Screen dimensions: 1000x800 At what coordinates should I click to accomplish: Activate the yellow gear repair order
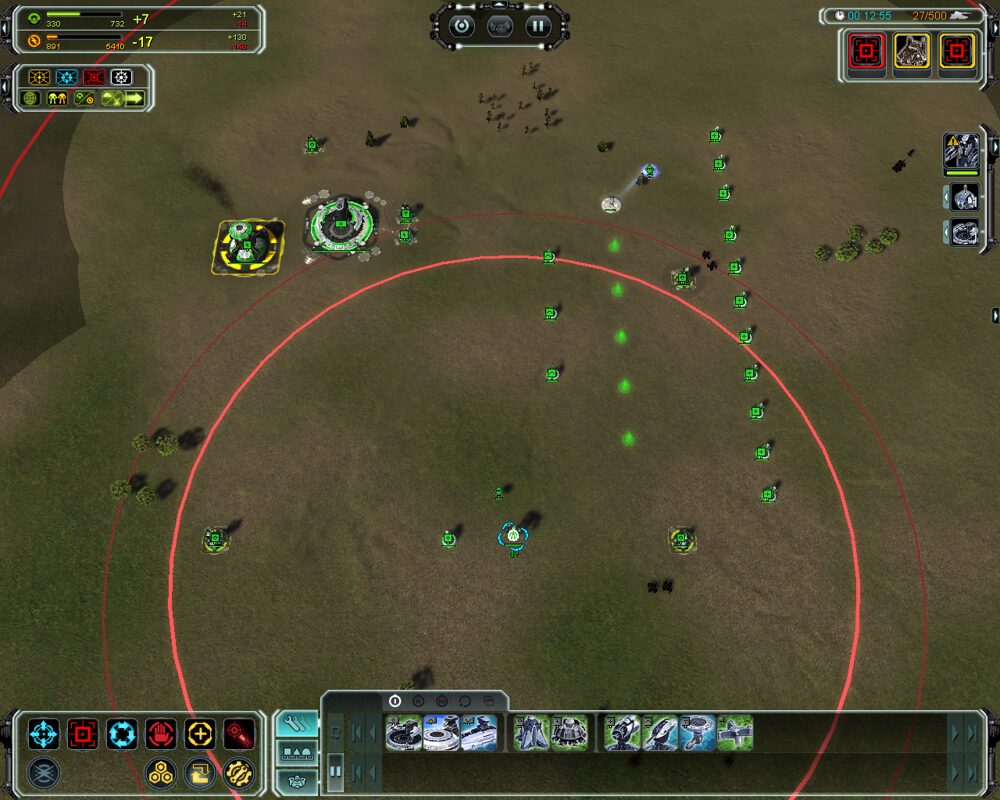coord(239,772)
